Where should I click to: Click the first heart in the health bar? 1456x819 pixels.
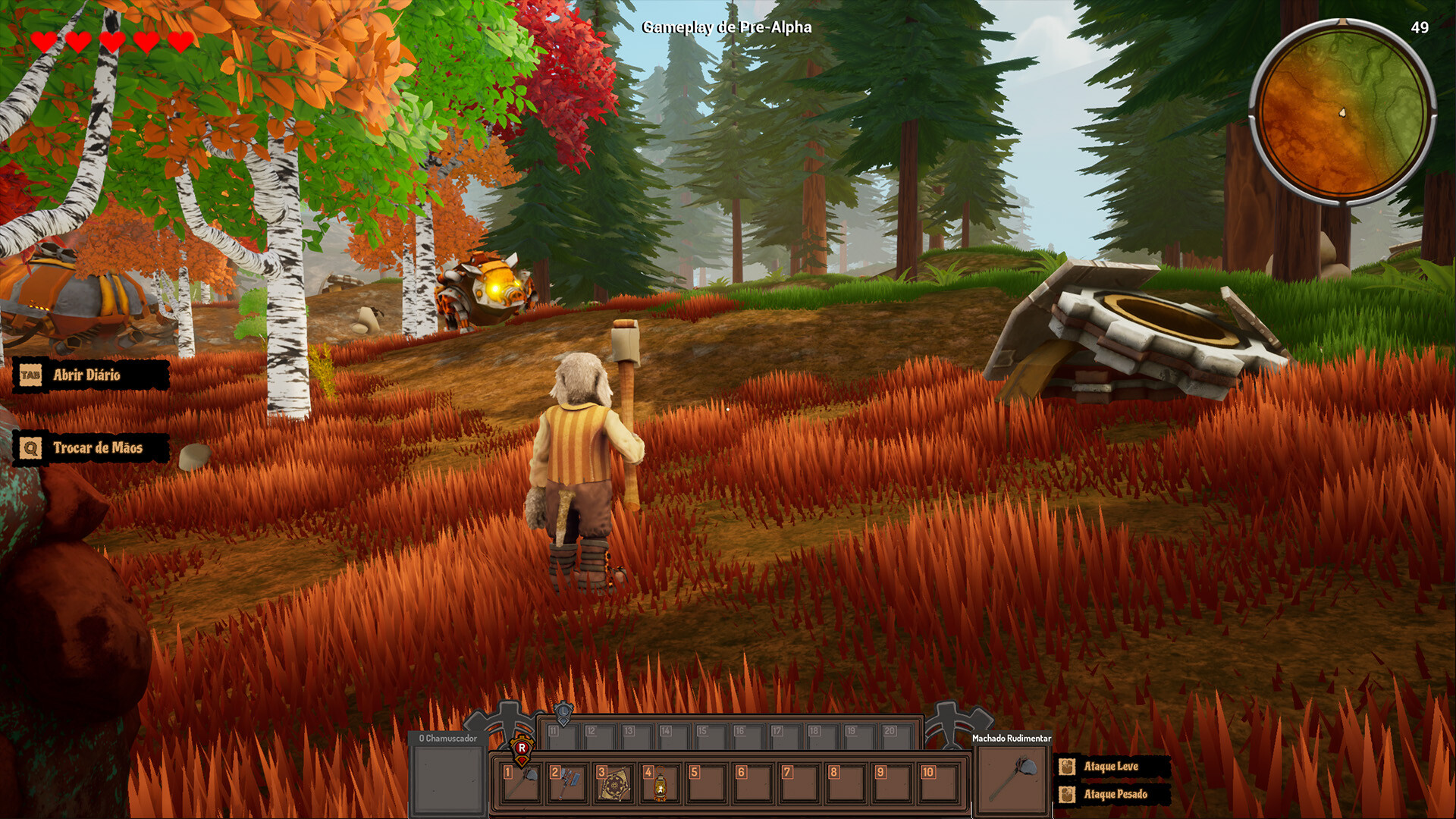click(43, 42)
